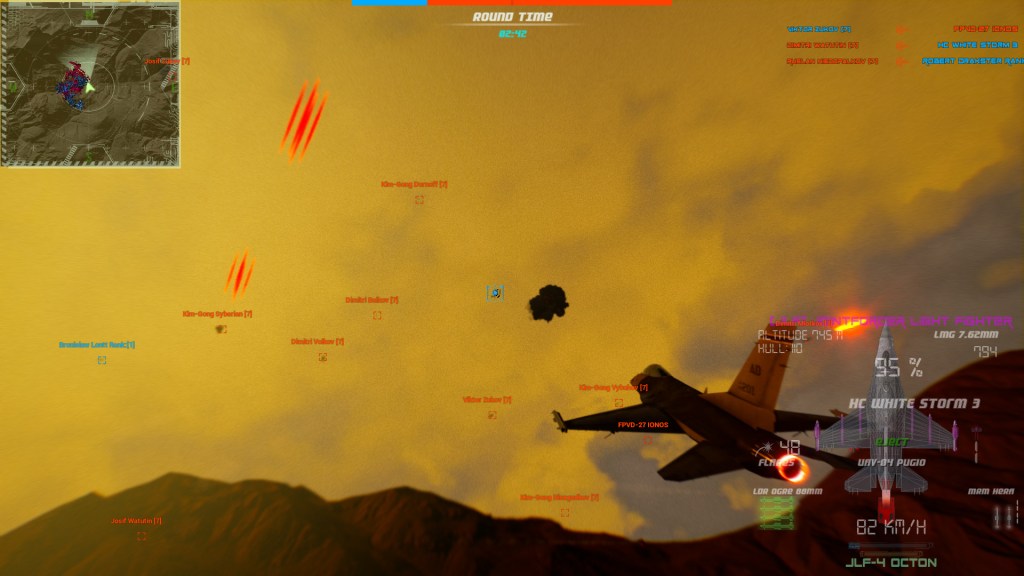
Task: Click the terrain minimap
Action: pos(91,84)
